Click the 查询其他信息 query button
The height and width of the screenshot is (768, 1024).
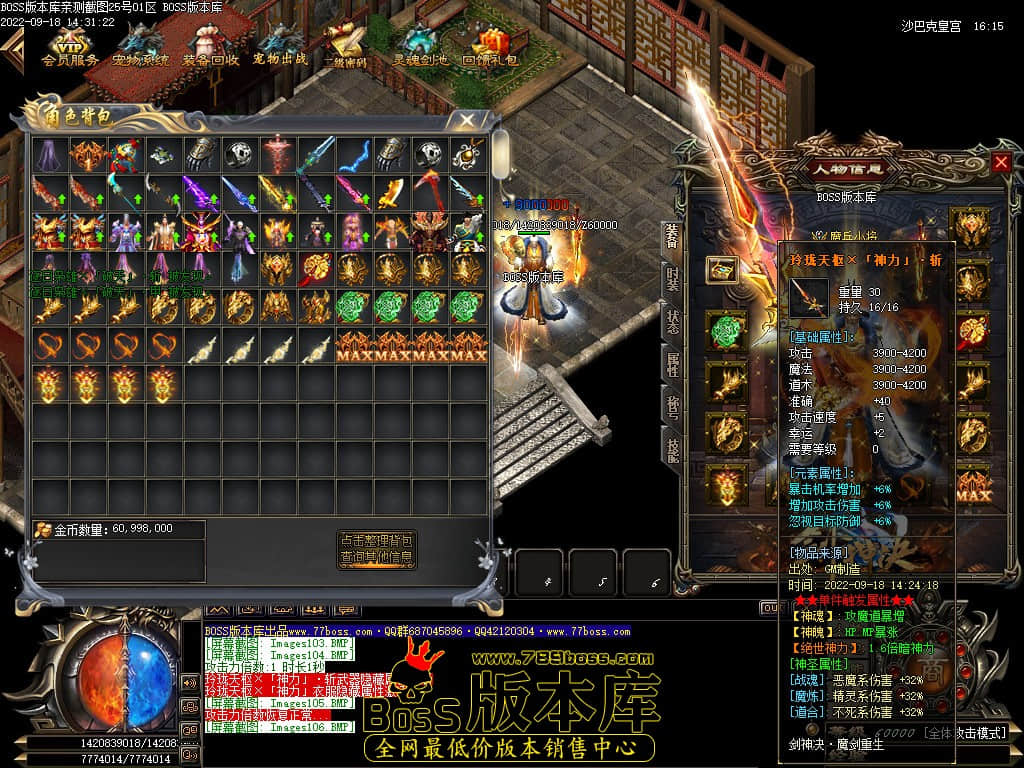tap(376, 557)
